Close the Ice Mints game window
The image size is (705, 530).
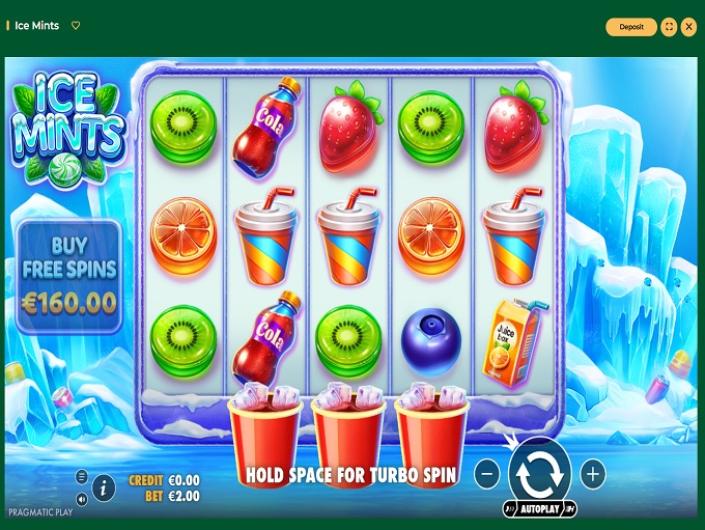click(x=689, y=27)
